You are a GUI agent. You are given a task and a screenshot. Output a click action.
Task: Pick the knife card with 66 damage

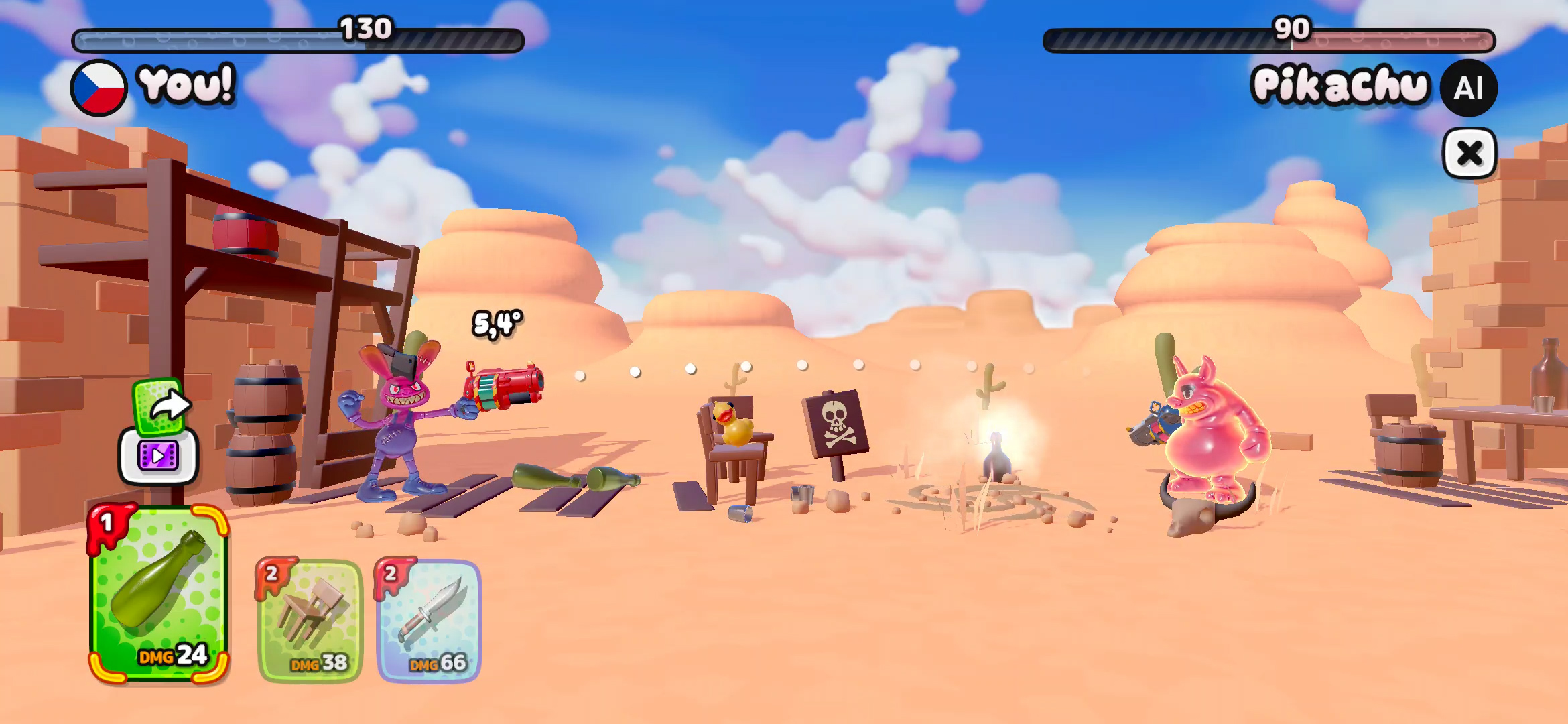pos(430,621)
